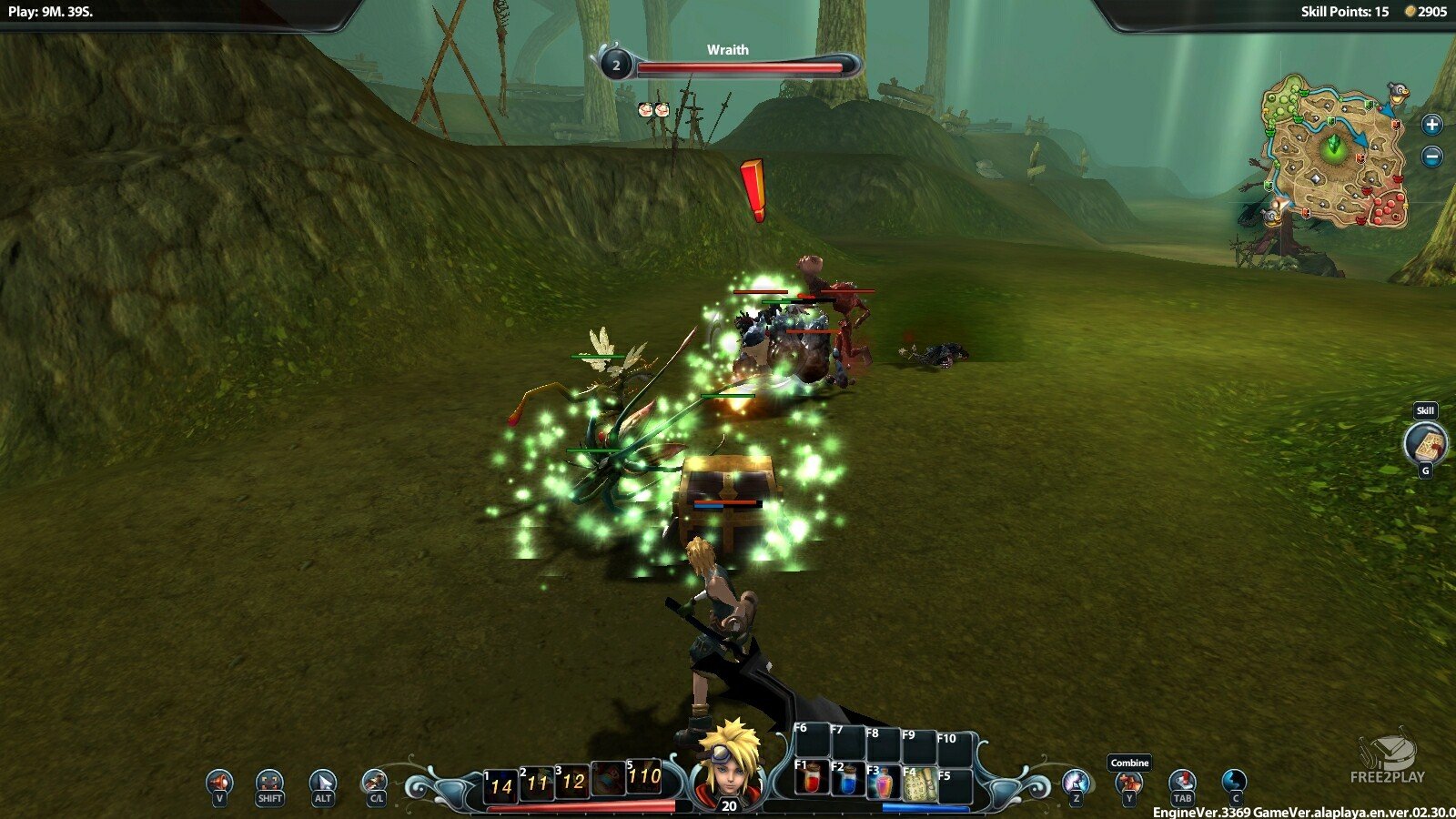This screenshot has width=1456, height=819.
Task: Activate skill slot 1 on cooldown 14
Action: (501, 784)
